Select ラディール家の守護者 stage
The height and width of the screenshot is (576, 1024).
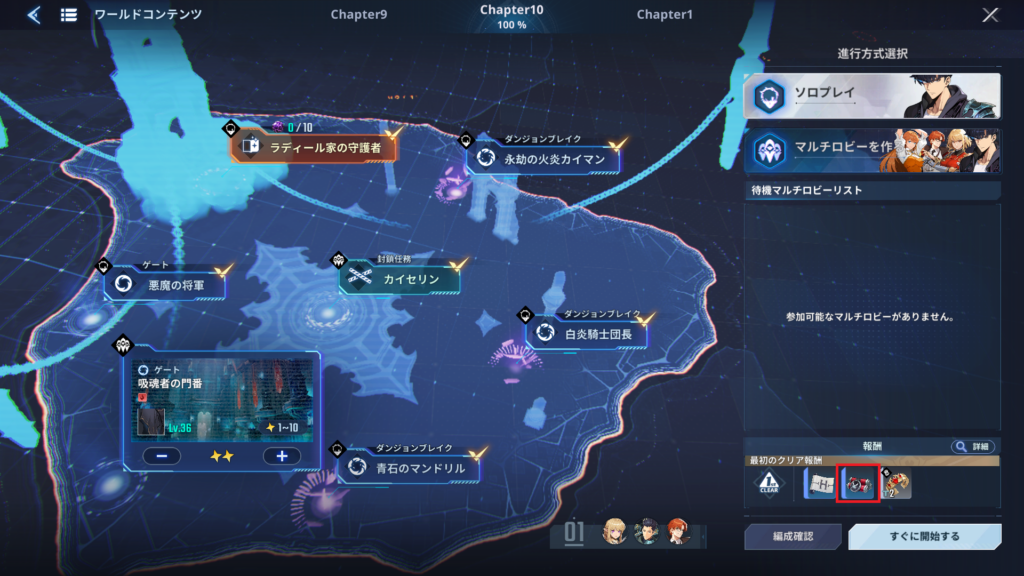(318, 148)
